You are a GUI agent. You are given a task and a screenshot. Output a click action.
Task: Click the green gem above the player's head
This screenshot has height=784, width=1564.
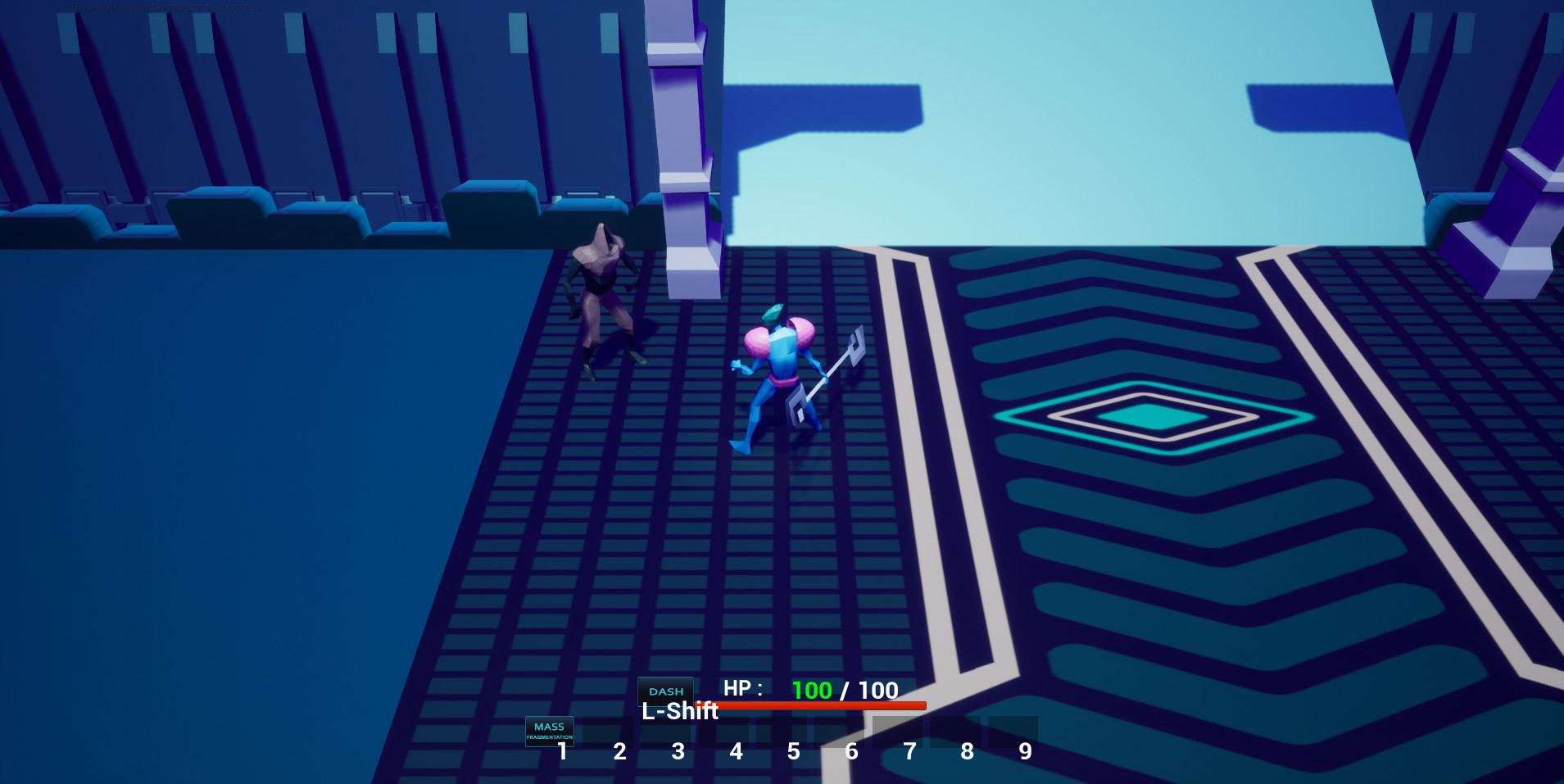click(771, 314)
